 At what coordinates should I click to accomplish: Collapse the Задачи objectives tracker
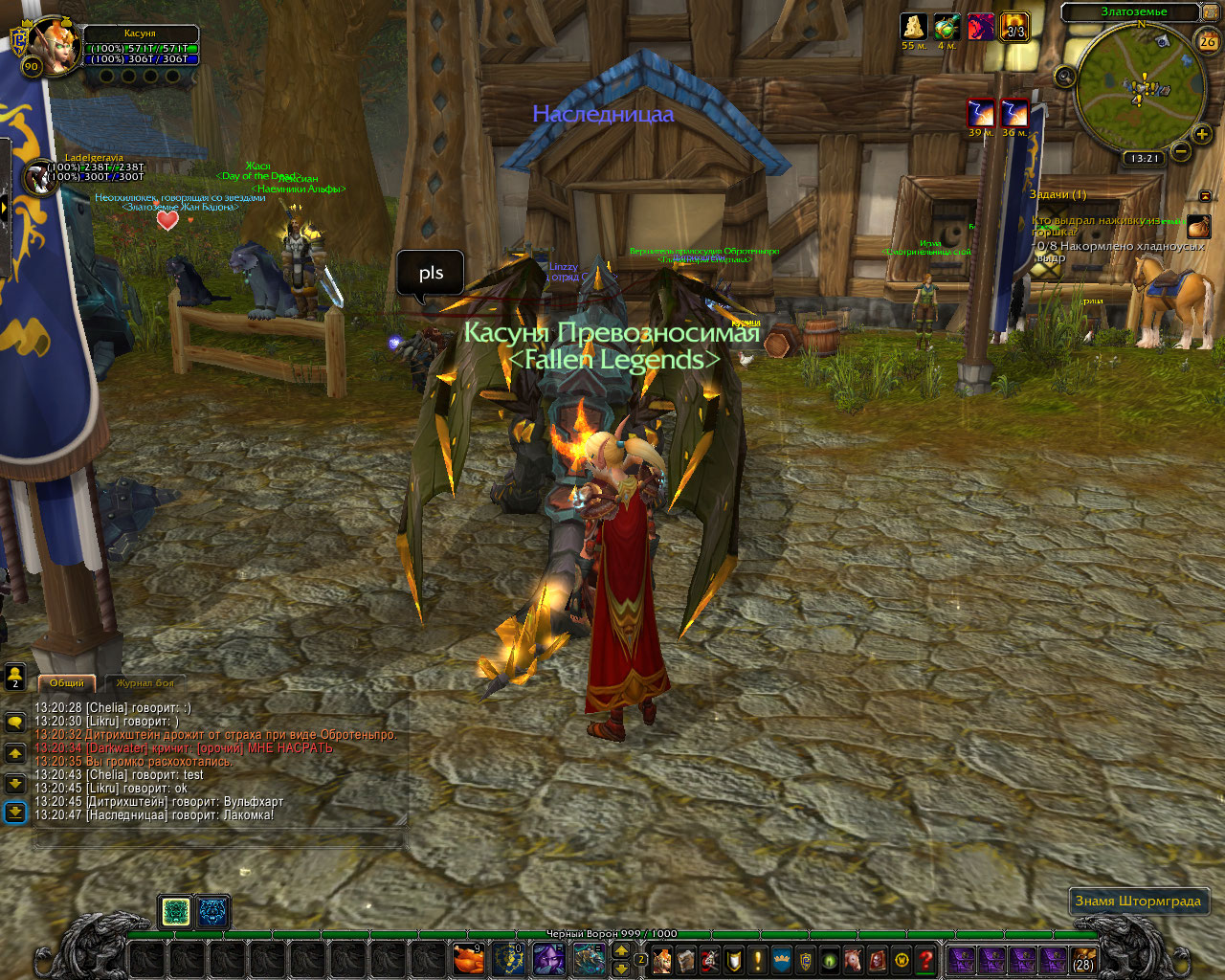pos(1204,195)
